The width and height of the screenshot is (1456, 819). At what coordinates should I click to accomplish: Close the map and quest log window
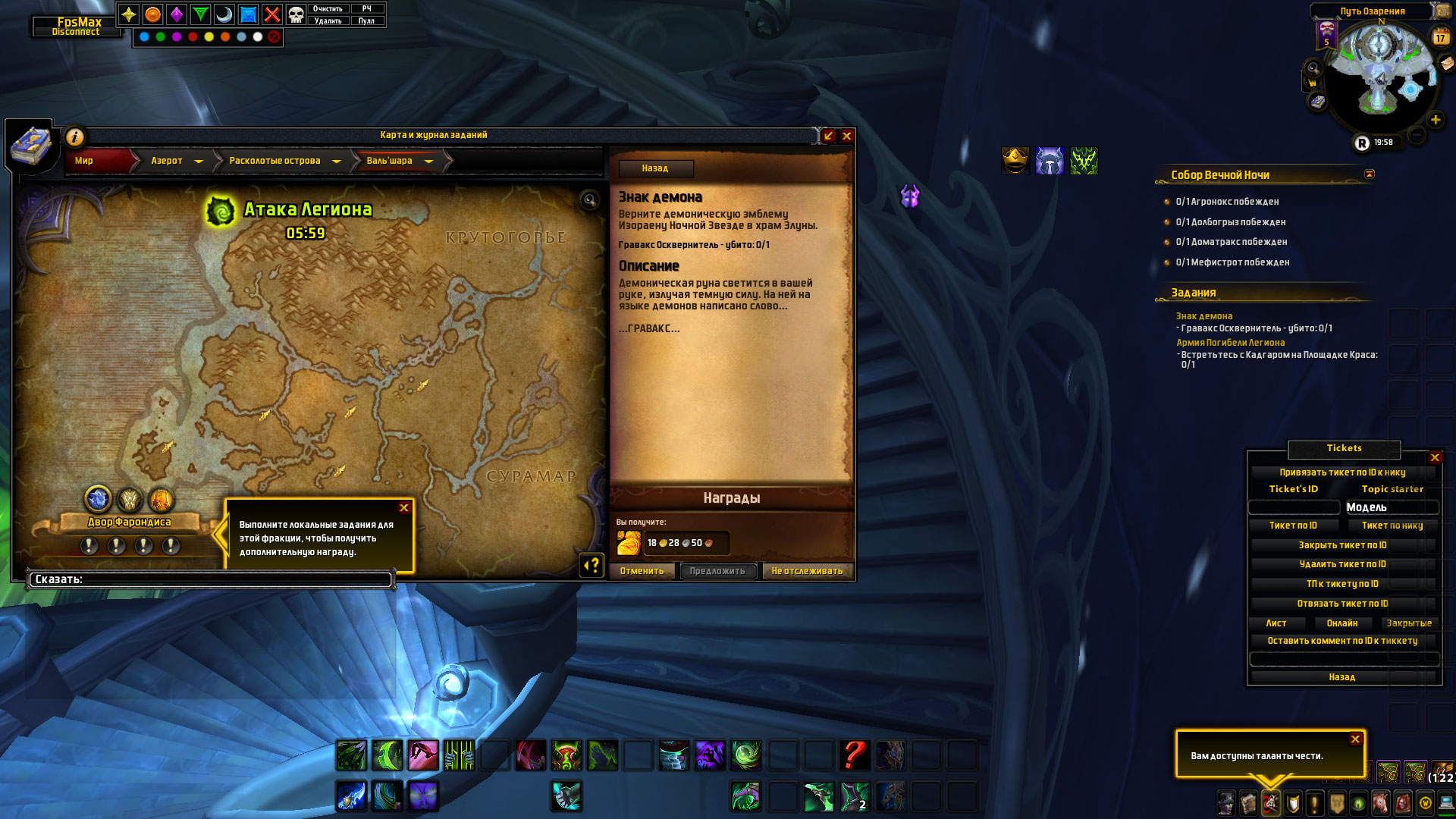point(847,136)
